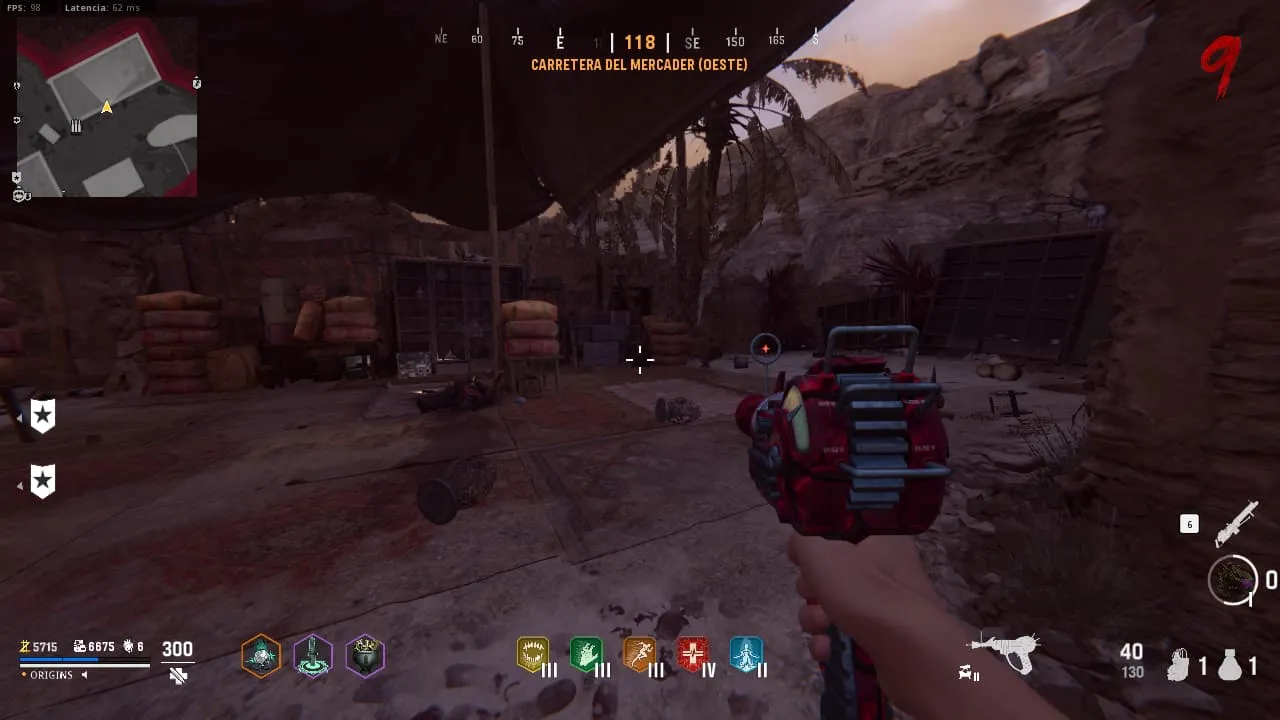Click the green hand perk icon
This screenshot has height=720, width=1280.
(x=586, y=655)
